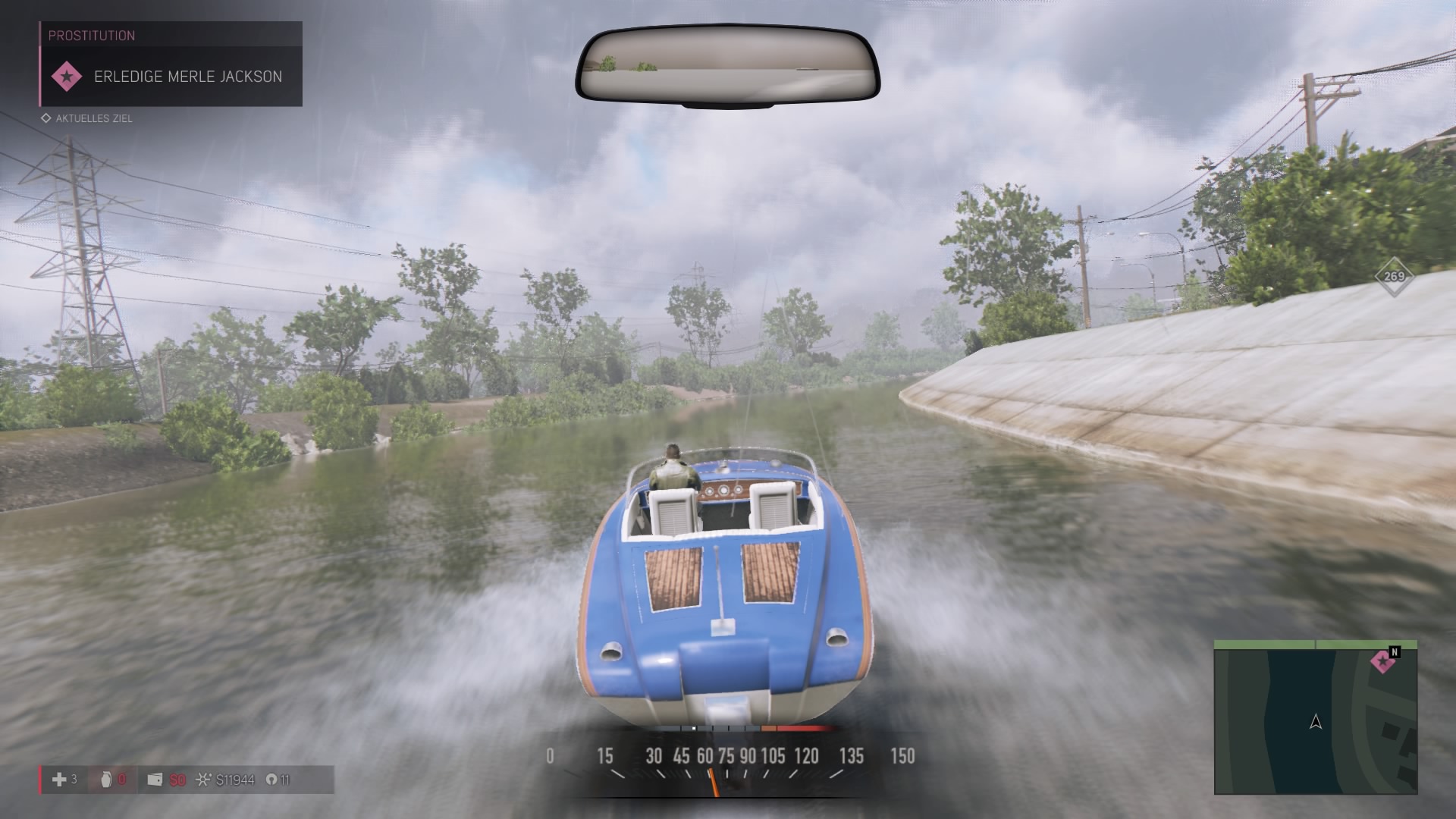
Task: Select the health kit cross icon
Action: tap(59, 780)
